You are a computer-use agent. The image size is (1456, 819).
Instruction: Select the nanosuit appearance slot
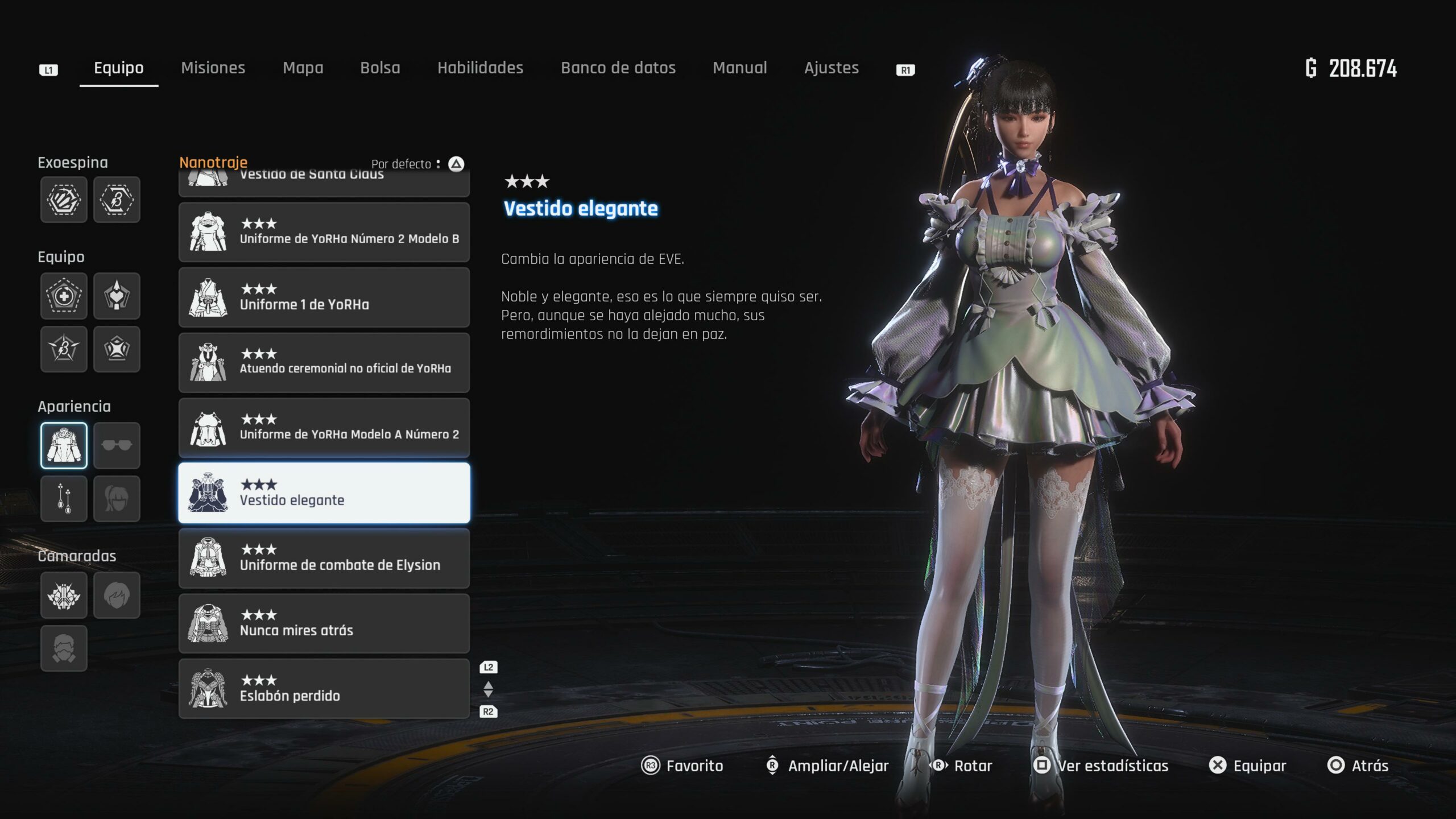pos(64,445)
